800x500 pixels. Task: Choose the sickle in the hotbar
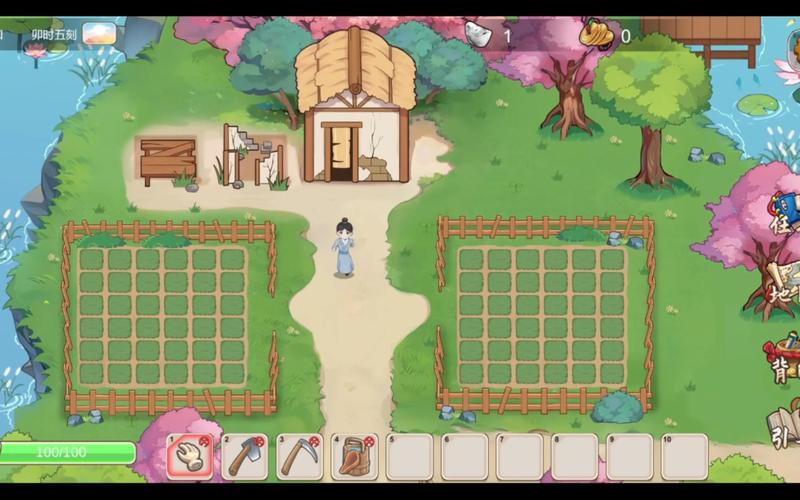tap(299, 456)
